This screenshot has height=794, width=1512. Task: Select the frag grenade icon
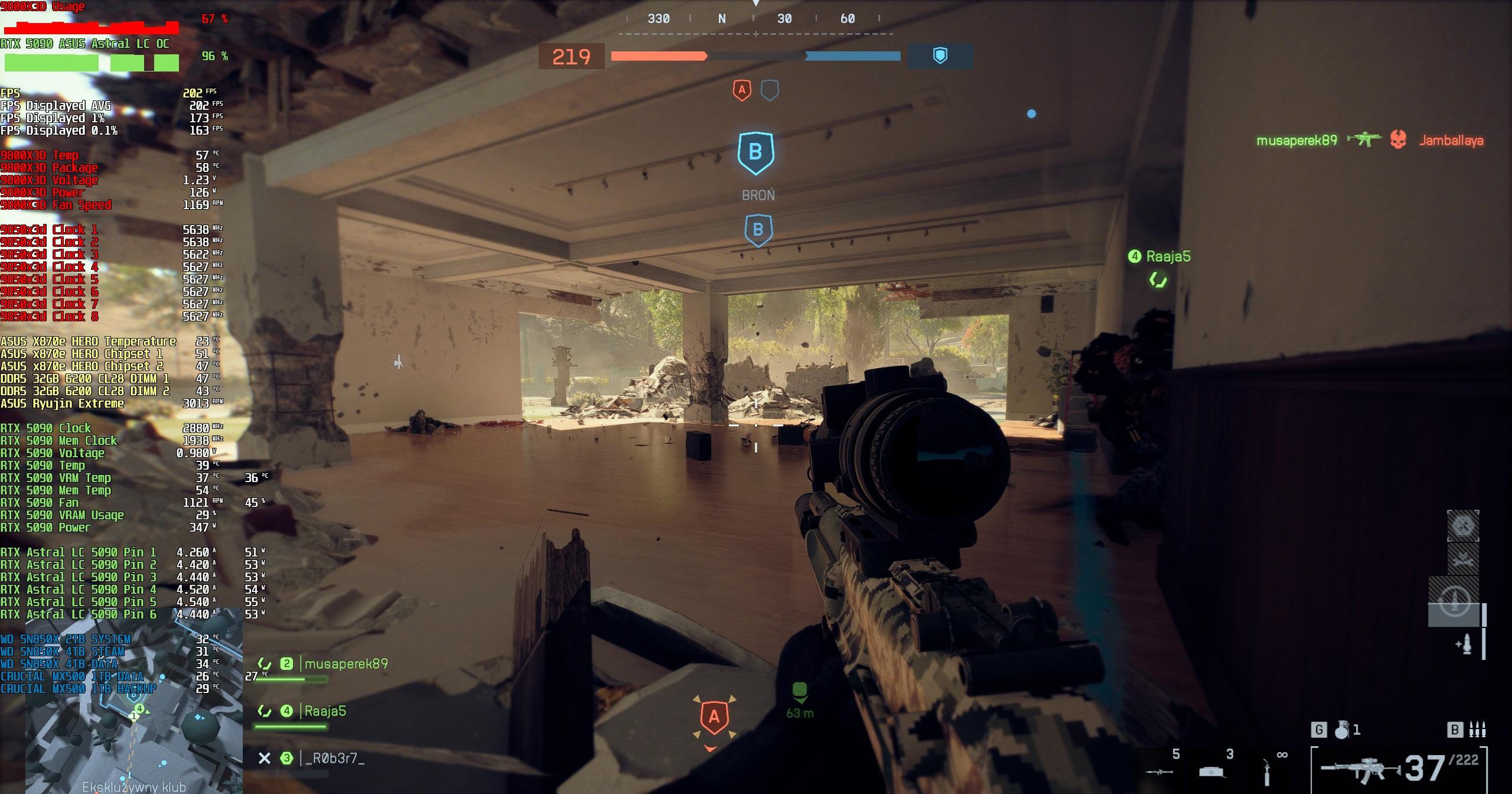coord(1342,730)
